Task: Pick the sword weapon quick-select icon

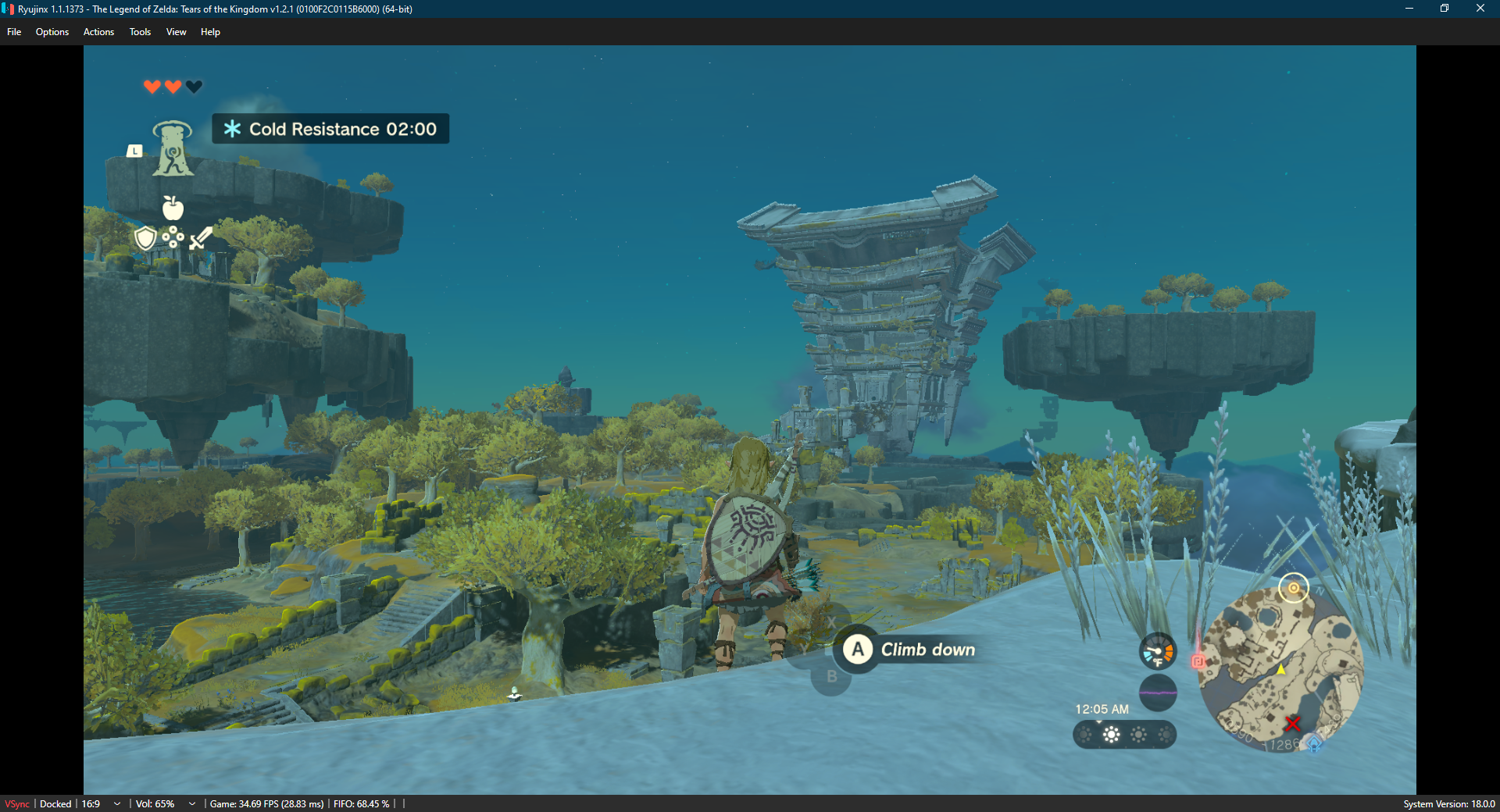Action: pyautogui.click(x=201, y=237)
